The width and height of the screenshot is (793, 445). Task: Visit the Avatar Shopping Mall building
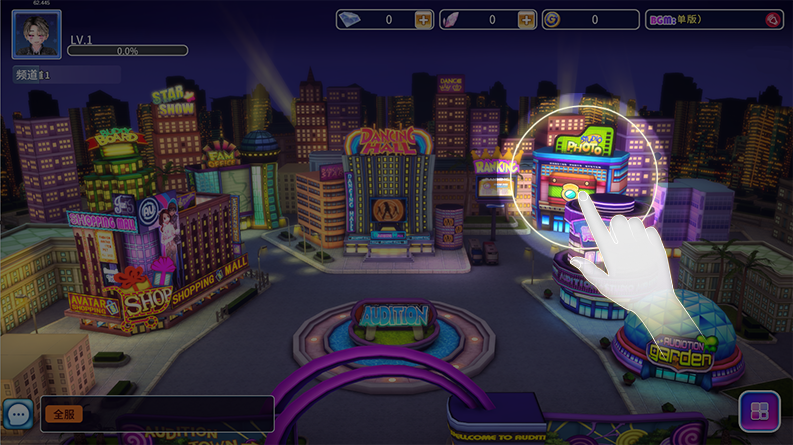click(x=150, y=260)
